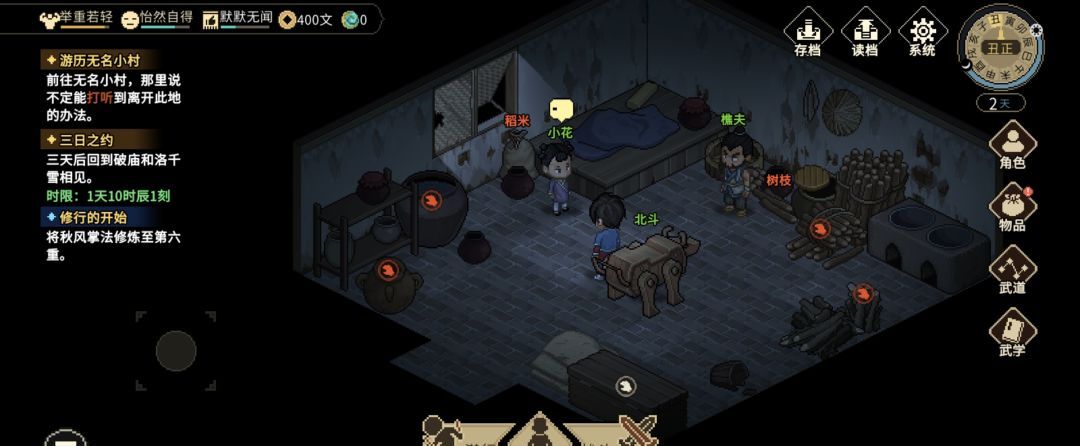Open the 武学 martial arts book

pyautogui.click(x=1012, y=332)
